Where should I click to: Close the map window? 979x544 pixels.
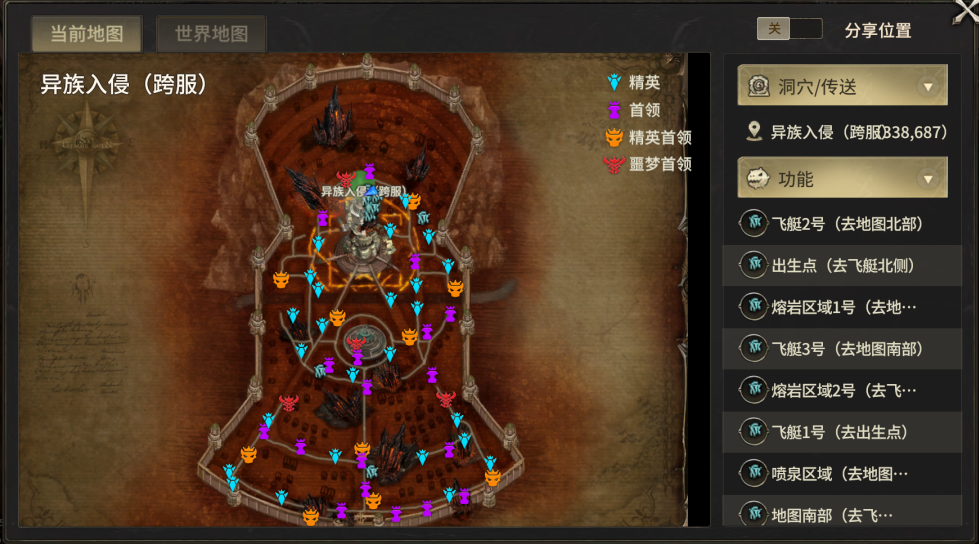963,12
